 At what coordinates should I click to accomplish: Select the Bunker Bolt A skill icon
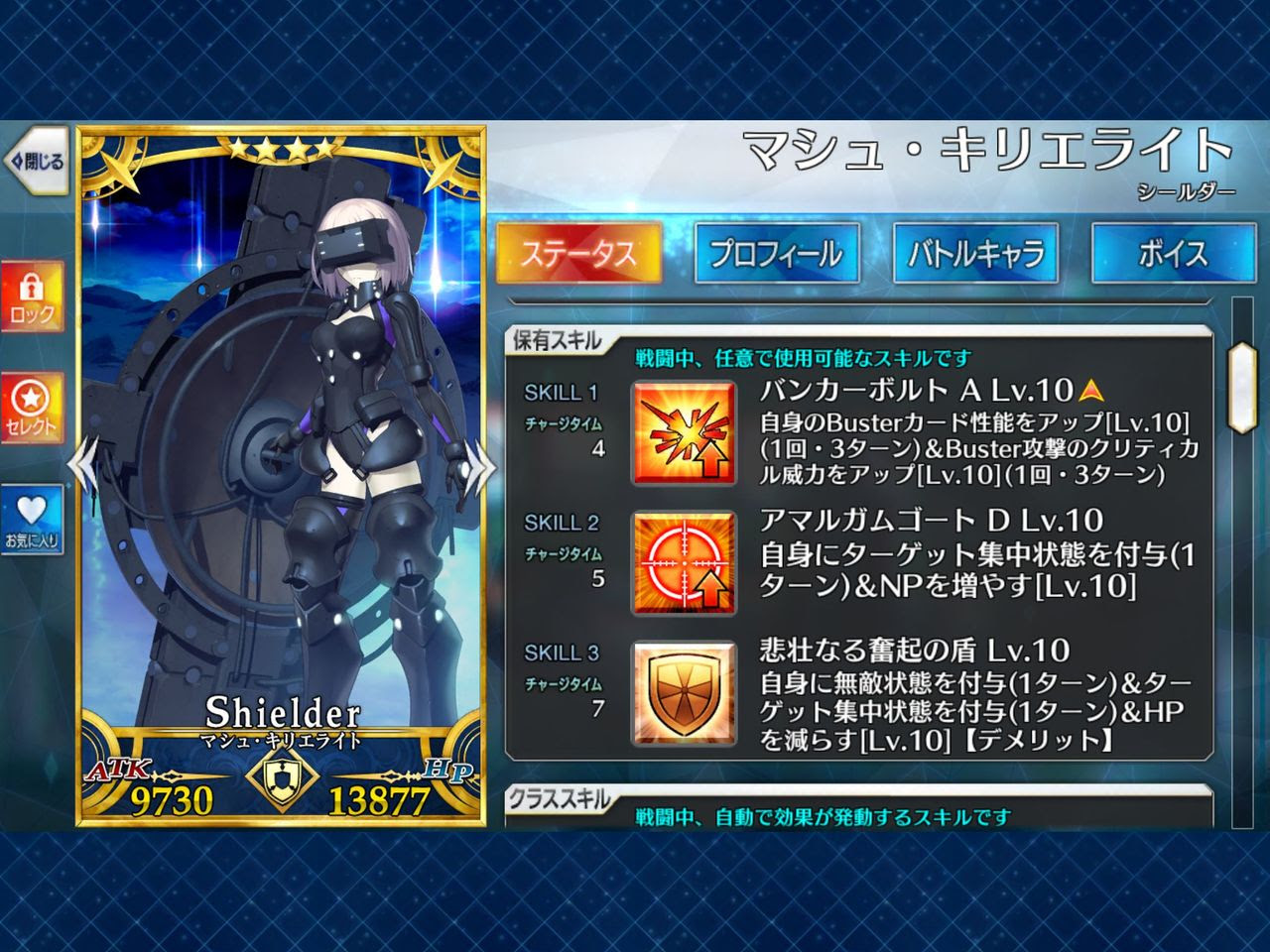click(685, 431)
